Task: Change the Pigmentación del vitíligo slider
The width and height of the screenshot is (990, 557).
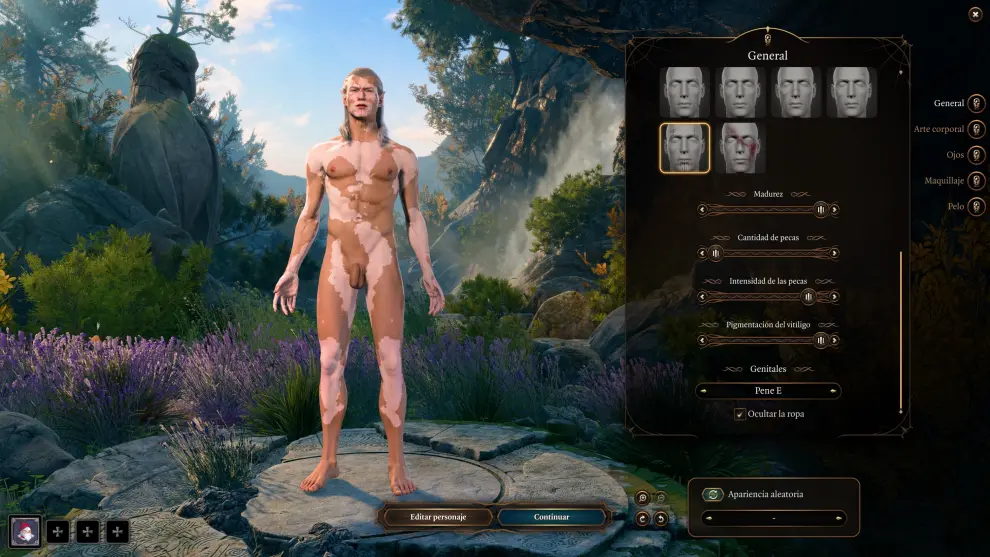Action: (821, 340)
